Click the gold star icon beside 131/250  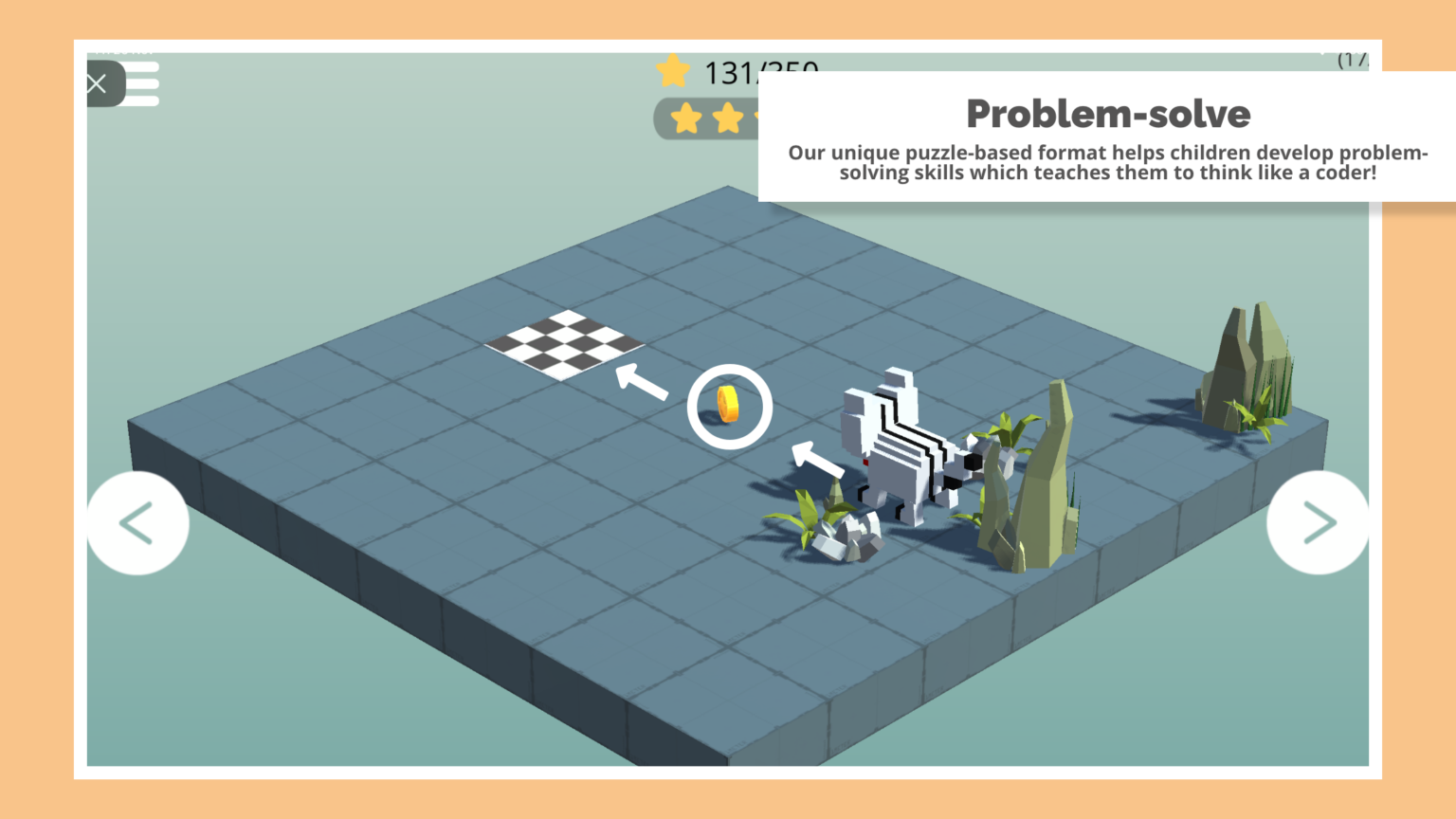click(x=673, y=70)
